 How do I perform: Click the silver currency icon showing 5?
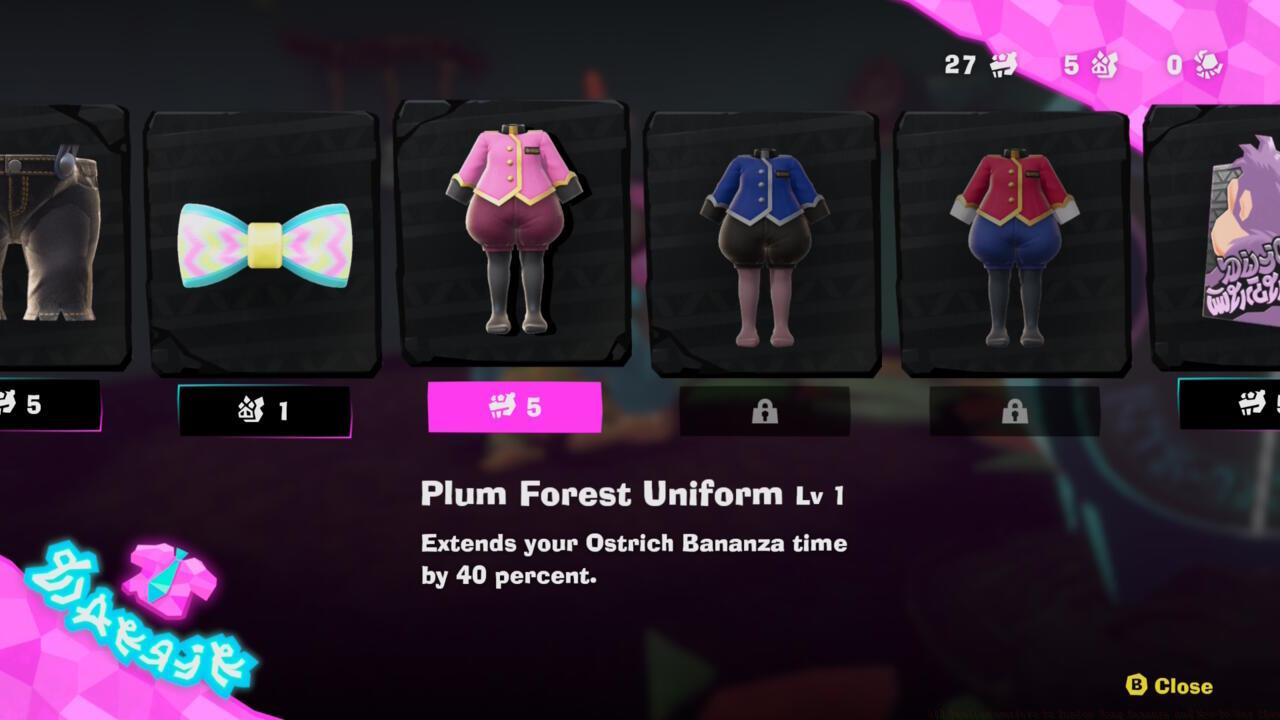coord(1104,66)
